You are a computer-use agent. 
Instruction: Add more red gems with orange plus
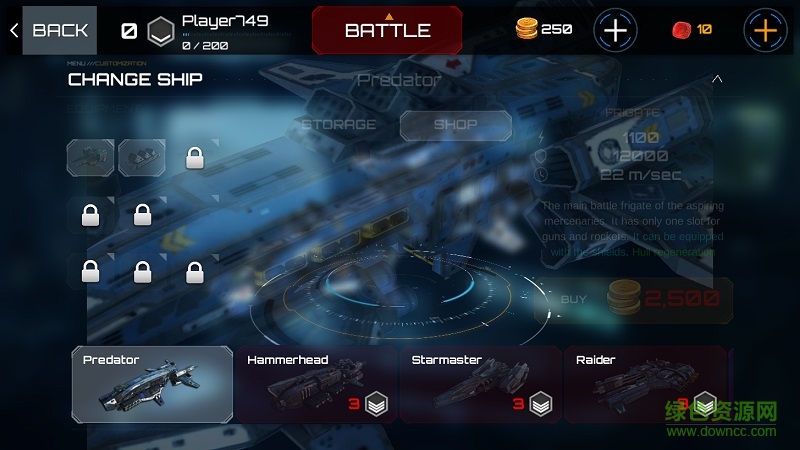tap(765, 30)
